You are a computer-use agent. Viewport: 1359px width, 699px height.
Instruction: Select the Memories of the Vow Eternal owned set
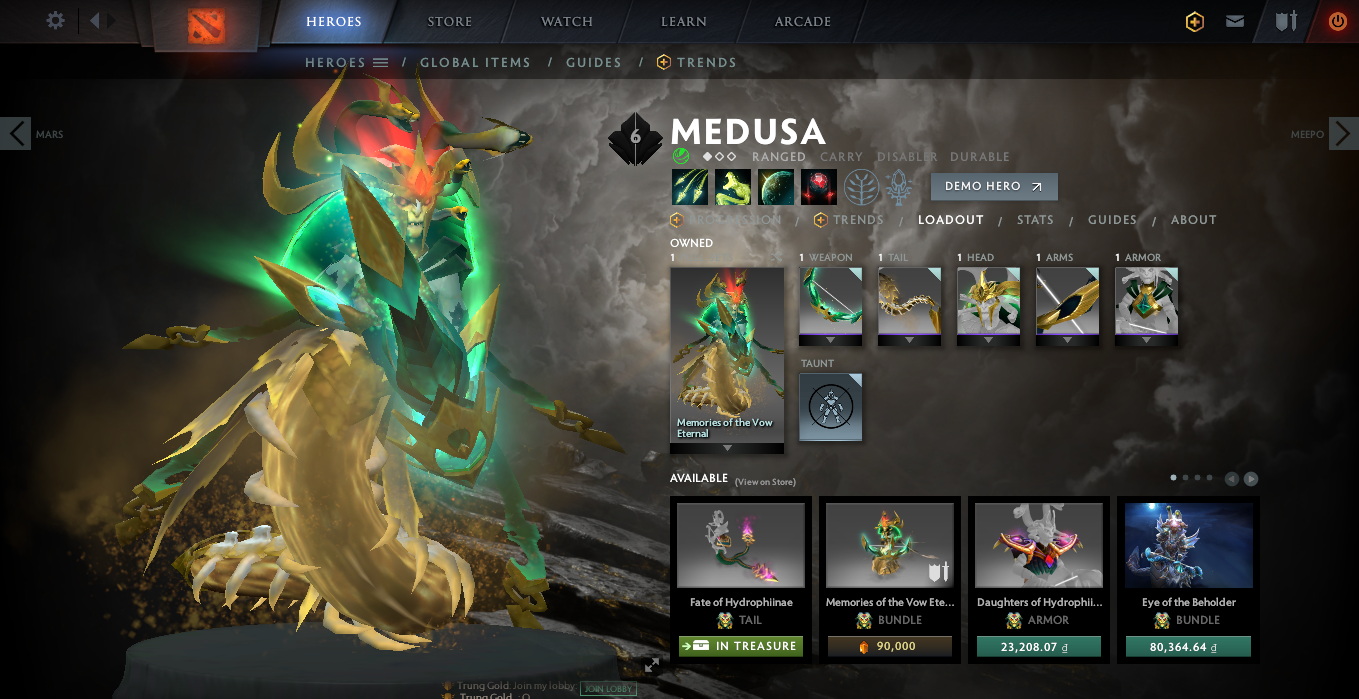(727, 354)
